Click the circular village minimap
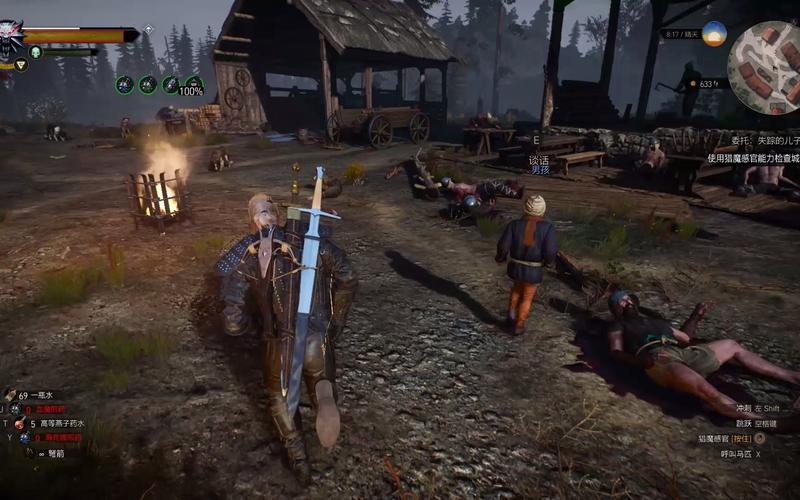 [x=763, y=68]
